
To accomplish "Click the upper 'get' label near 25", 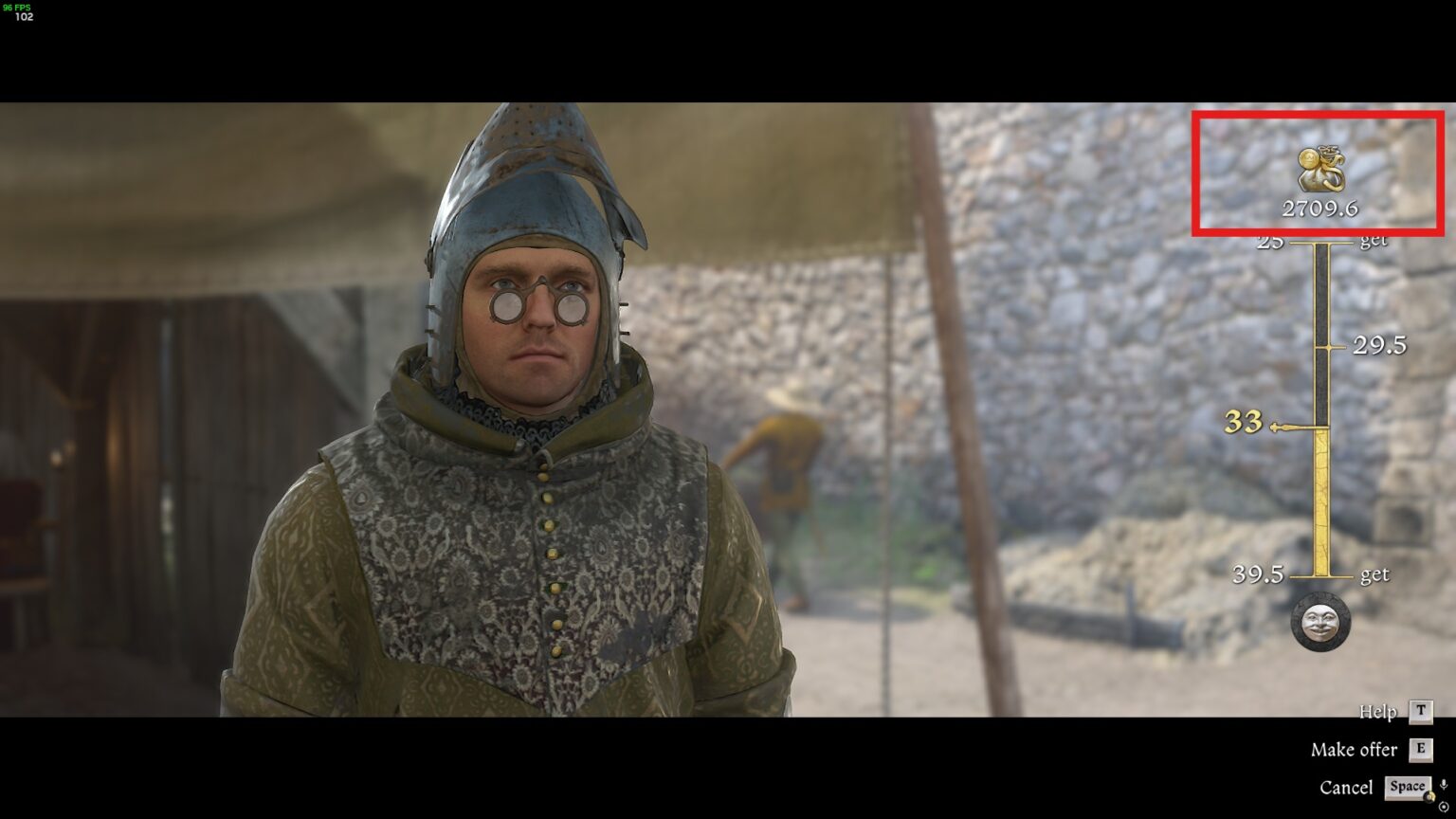I will [1372, 240].
